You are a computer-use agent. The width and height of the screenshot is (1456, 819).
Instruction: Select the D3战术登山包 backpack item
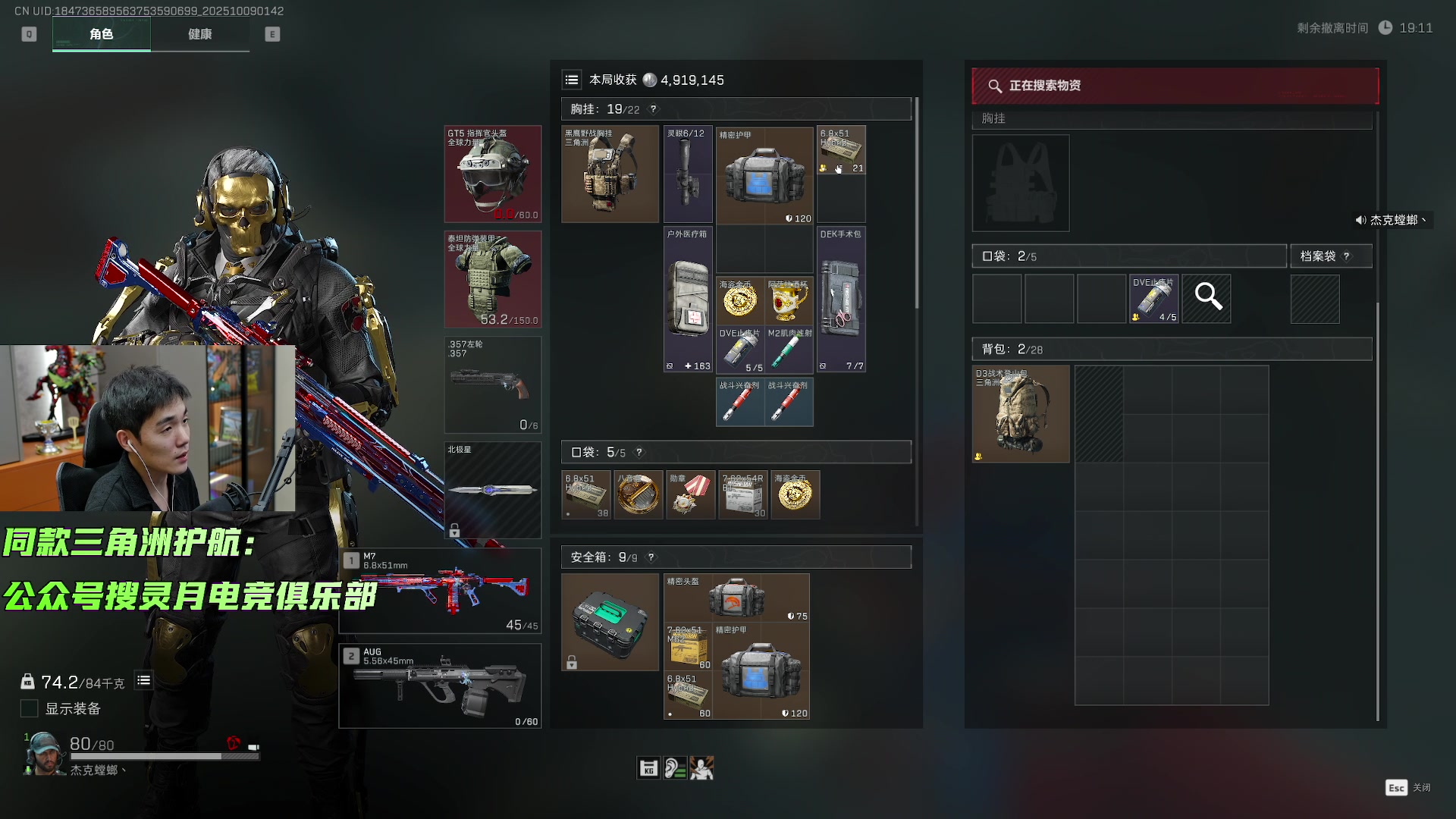[1021, 414]
